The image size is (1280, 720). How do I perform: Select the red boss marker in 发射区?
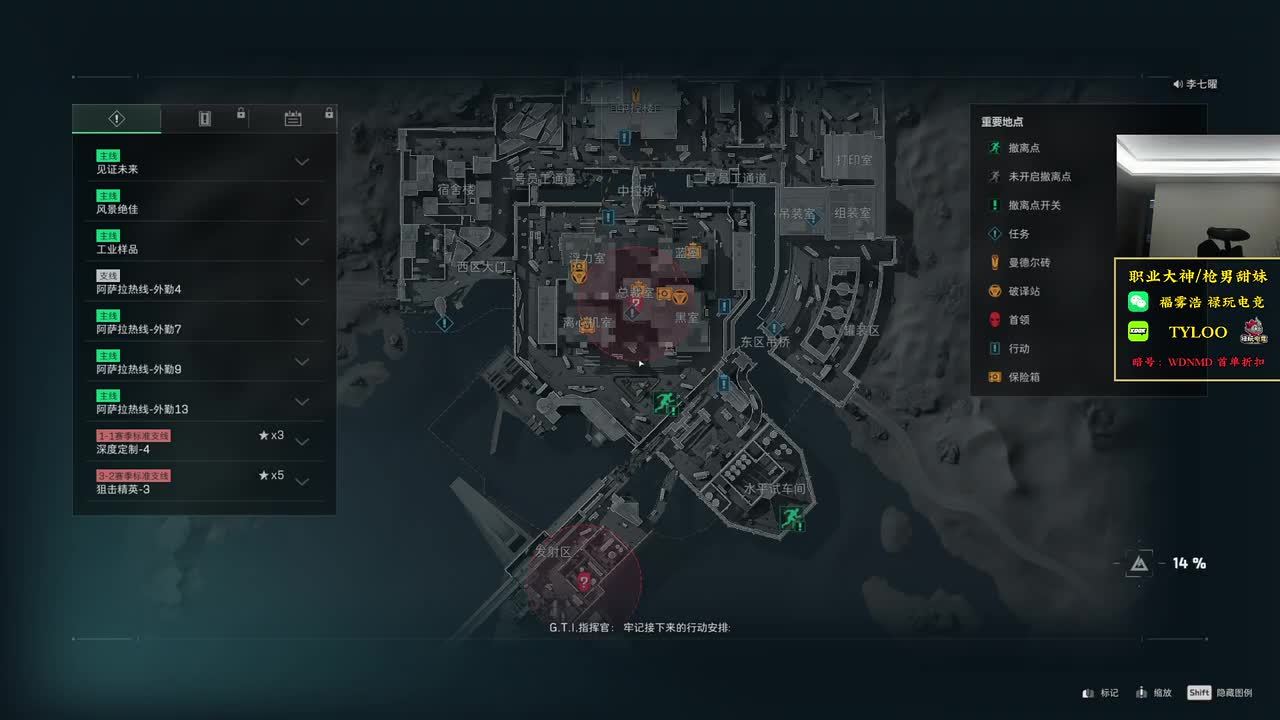point(584,580)
